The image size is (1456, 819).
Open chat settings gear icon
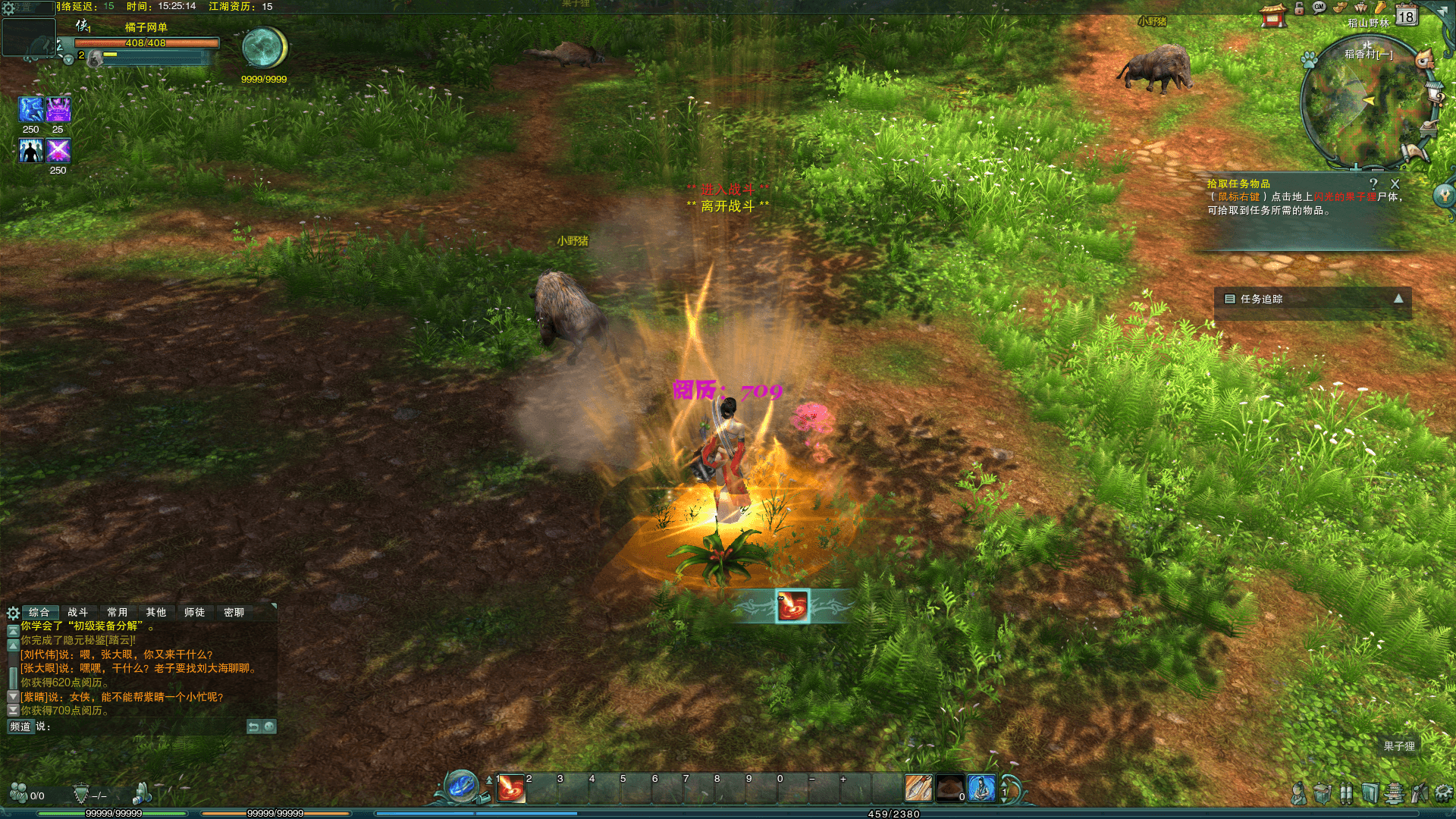13,613
